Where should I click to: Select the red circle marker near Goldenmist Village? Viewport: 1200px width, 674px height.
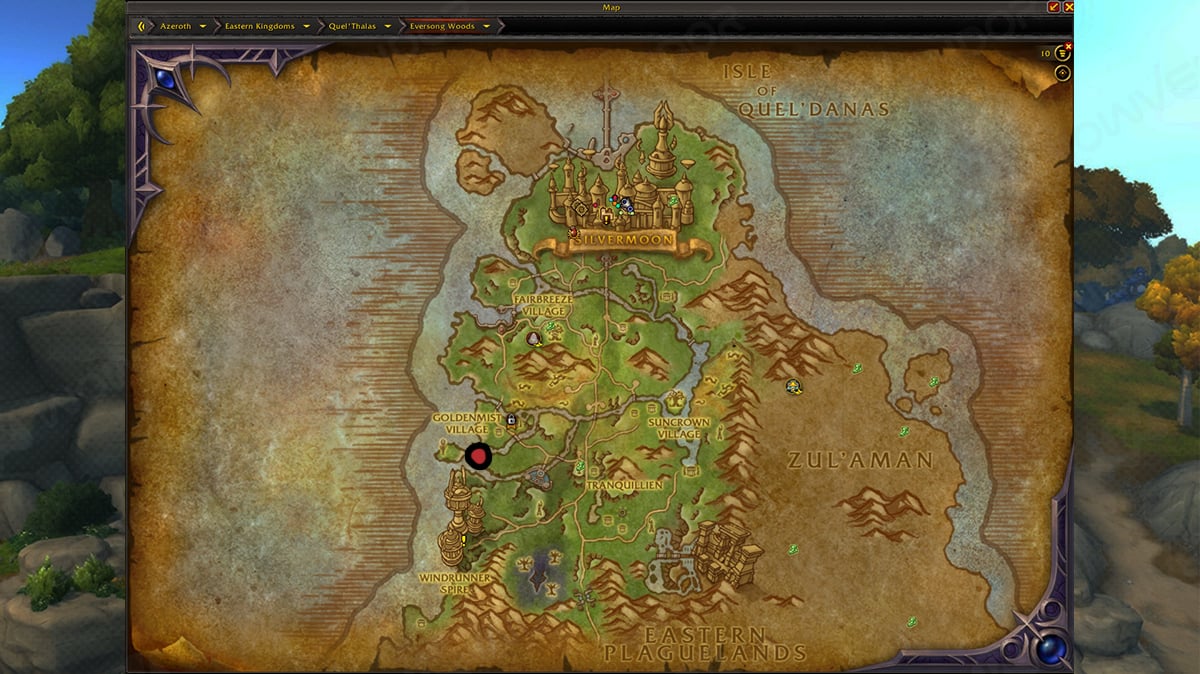coord(479,457)
